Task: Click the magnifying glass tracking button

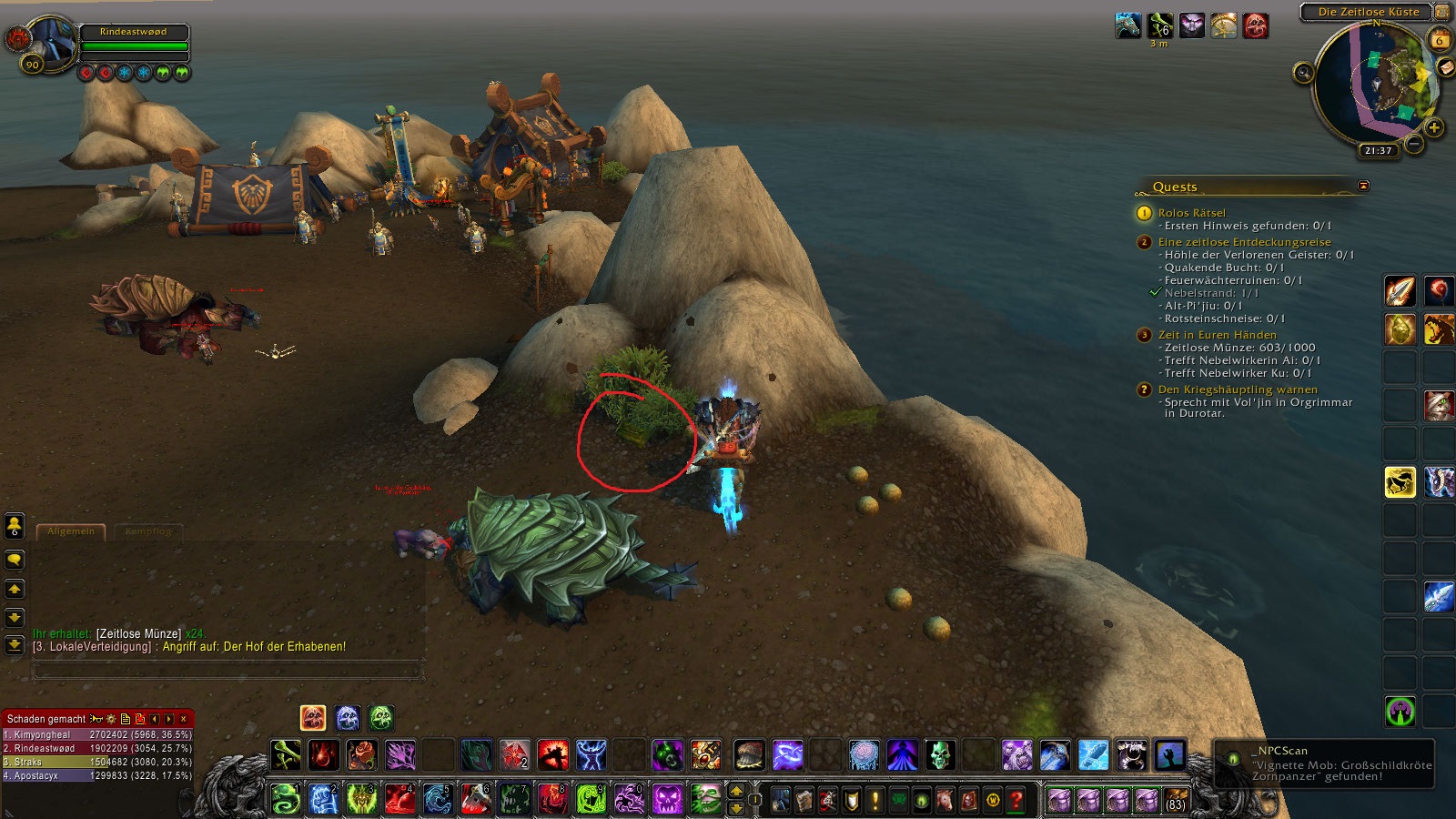Action: tap(1303, 73)
